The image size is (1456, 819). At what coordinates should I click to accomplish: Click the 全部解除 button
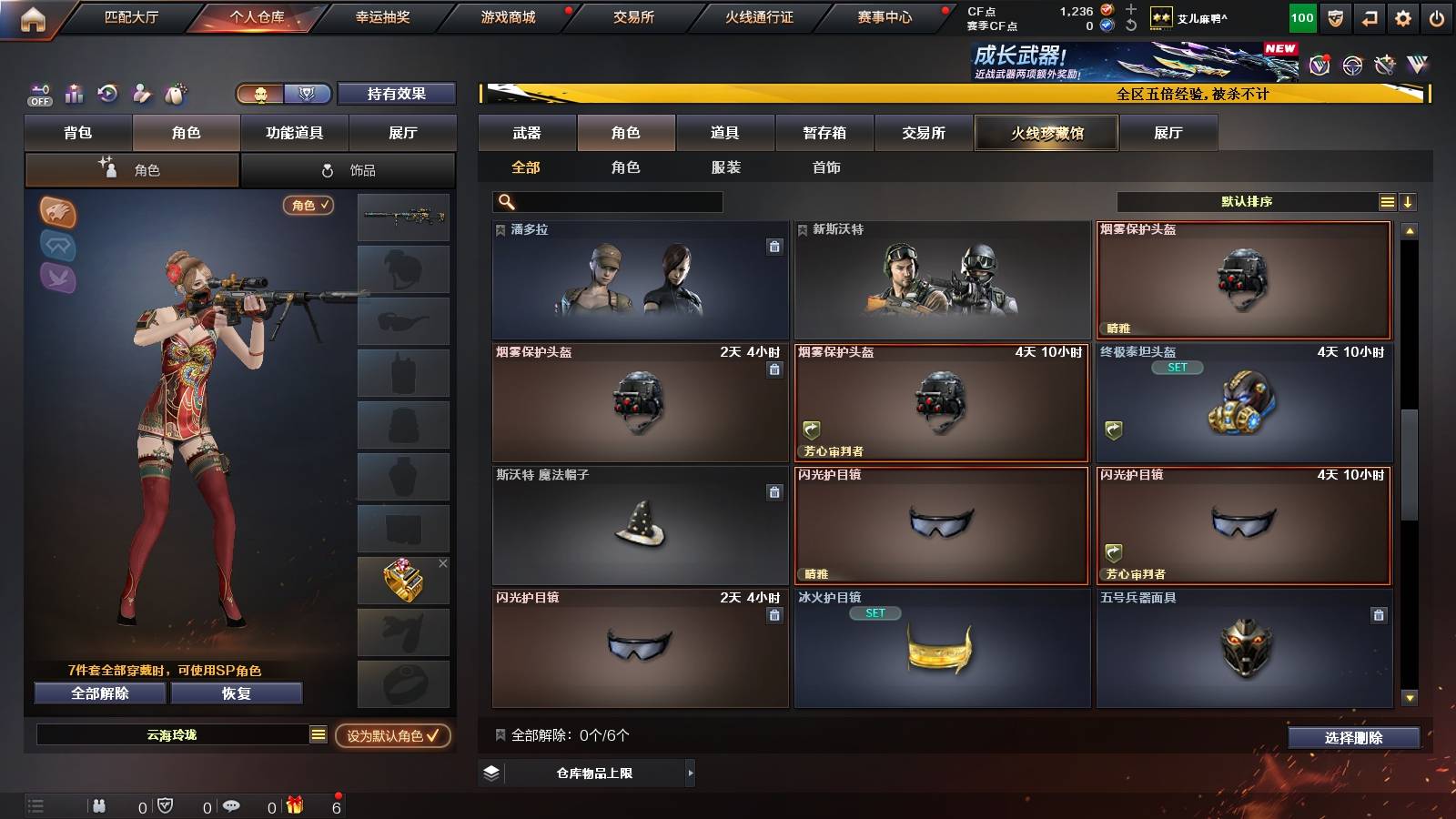pos(99,693)
